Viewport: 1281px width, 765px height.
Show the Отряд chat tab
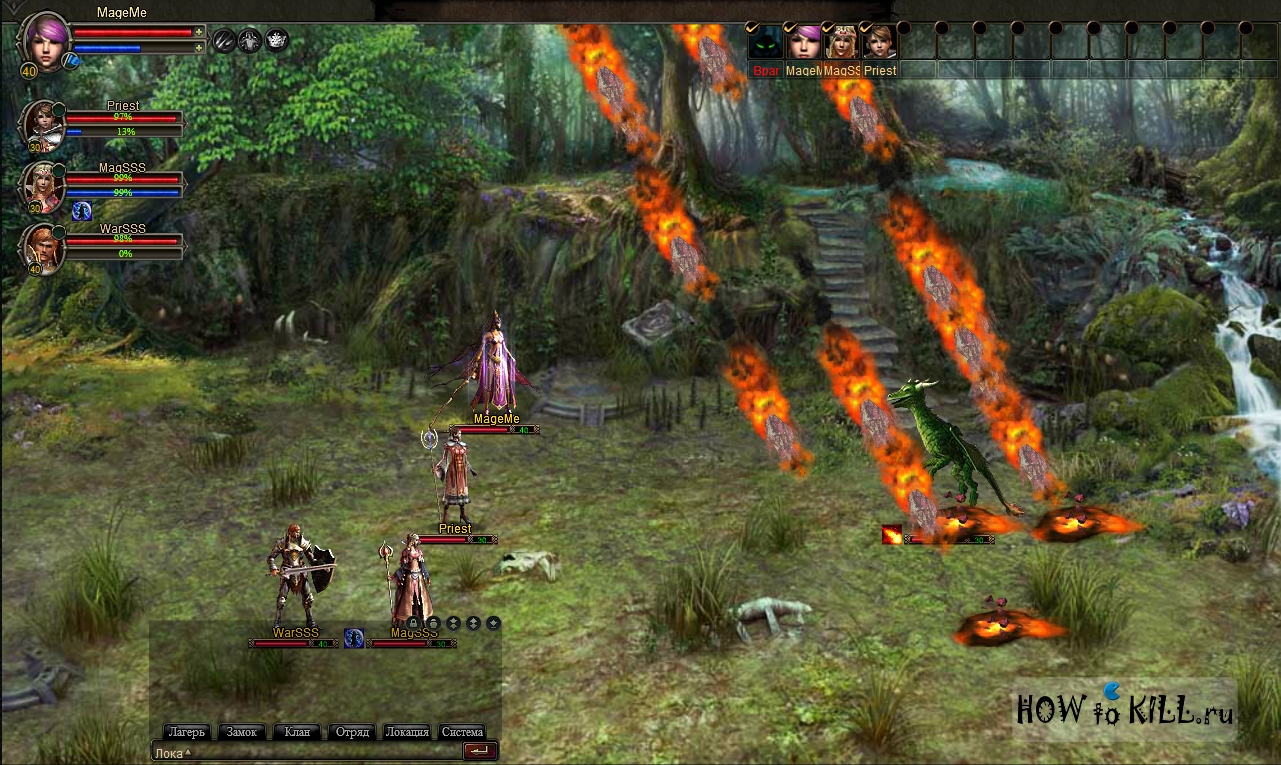click(351, 732)
